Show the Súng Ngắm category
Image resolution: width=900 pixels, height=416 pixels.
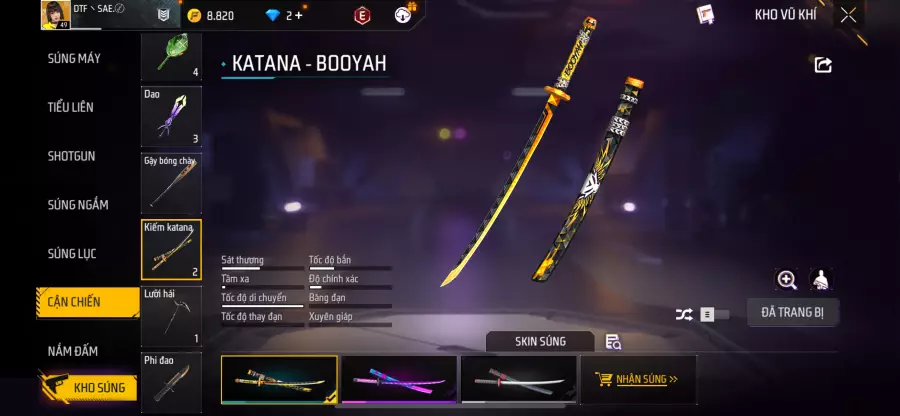(78, 205)
